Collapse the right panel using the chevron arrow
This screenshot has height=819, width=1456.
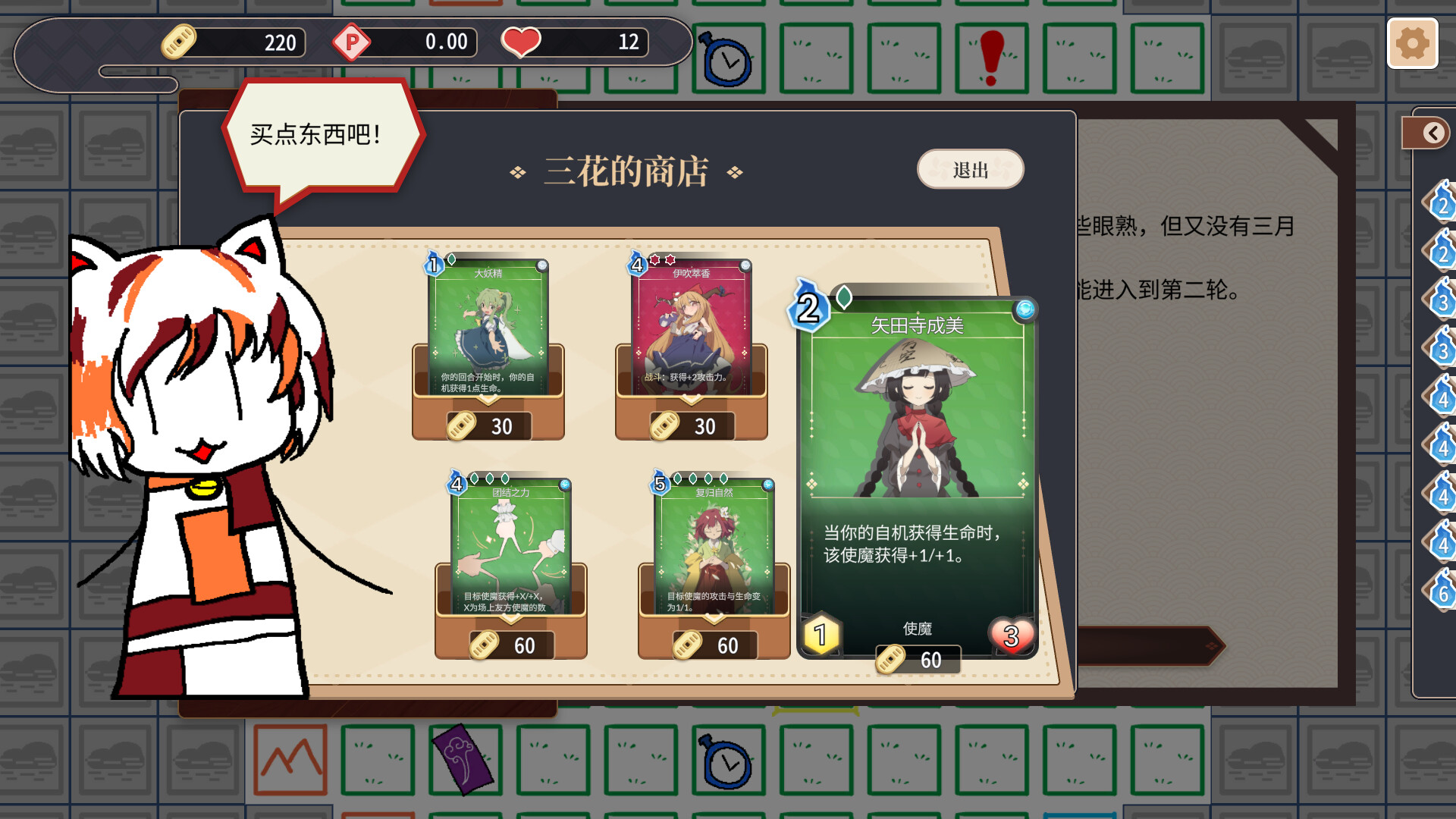1432,131
